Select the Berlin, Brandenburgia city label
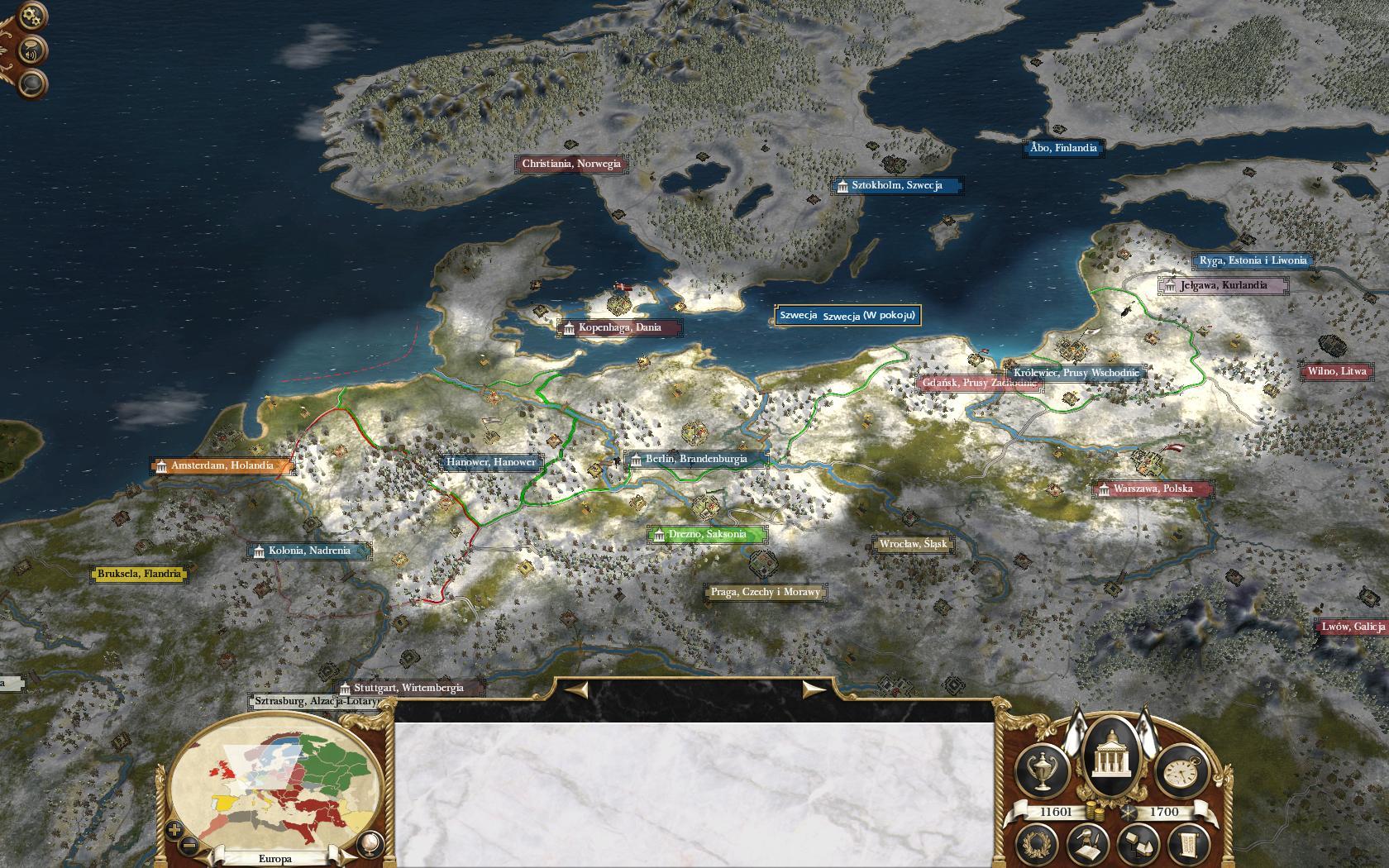 coord(696,460)
